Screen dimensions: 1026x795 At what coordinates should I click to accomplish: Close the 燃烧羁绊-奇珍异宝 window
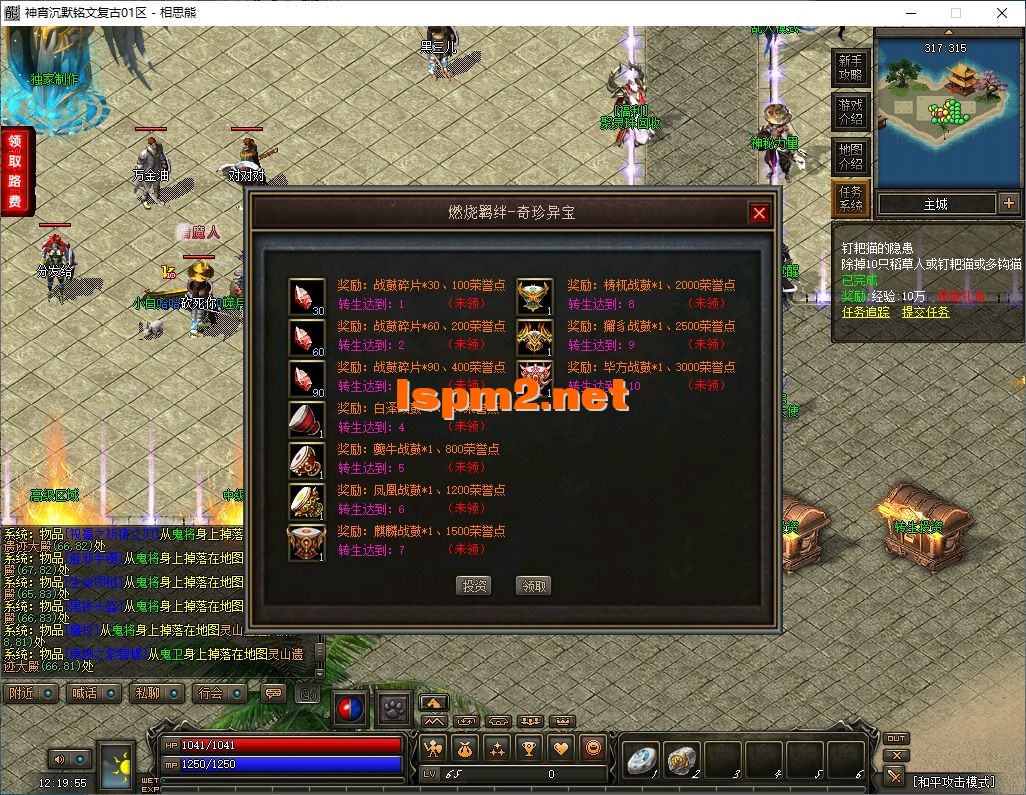point(759,213)
